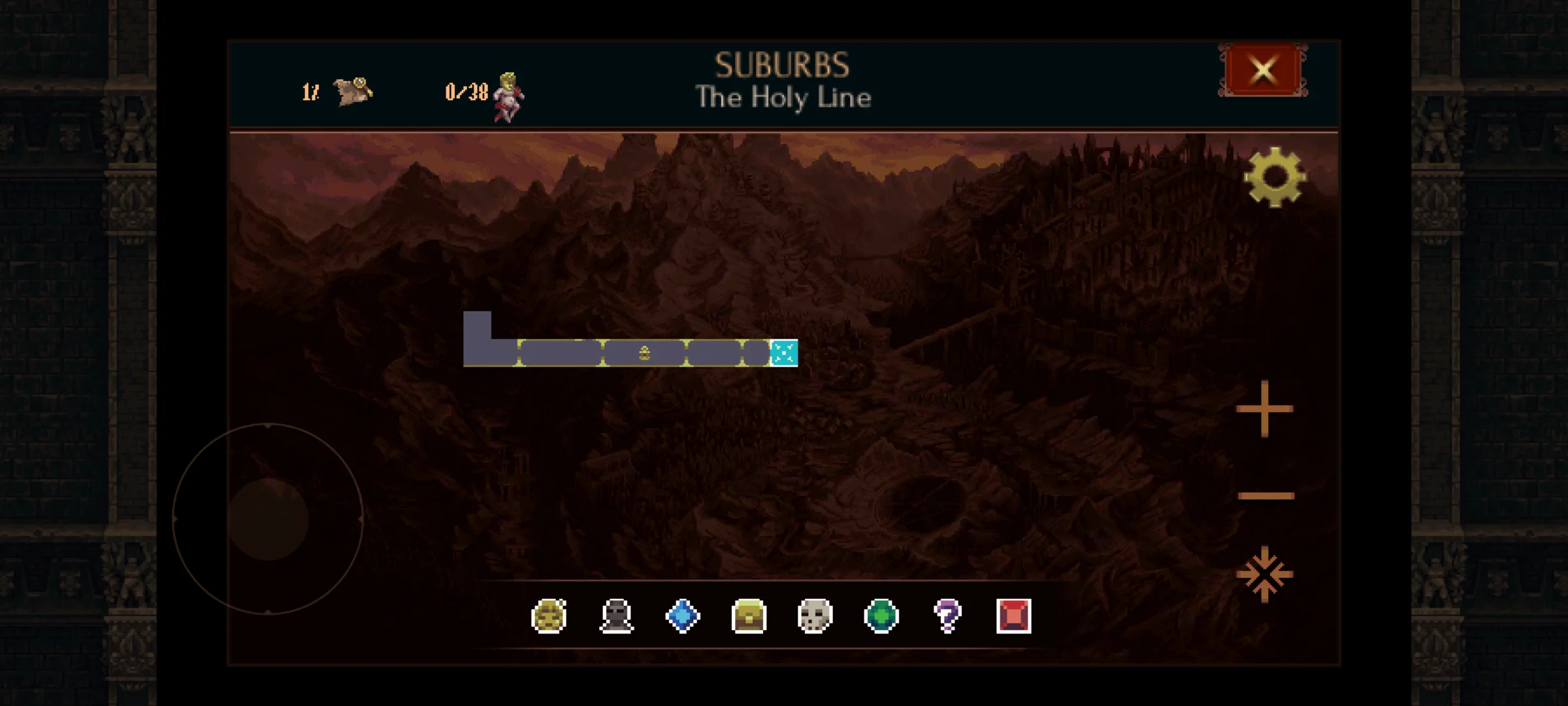Toggle the treasure chest marker filter
This screenshot has height=706, width=1568.
point(748,615)
